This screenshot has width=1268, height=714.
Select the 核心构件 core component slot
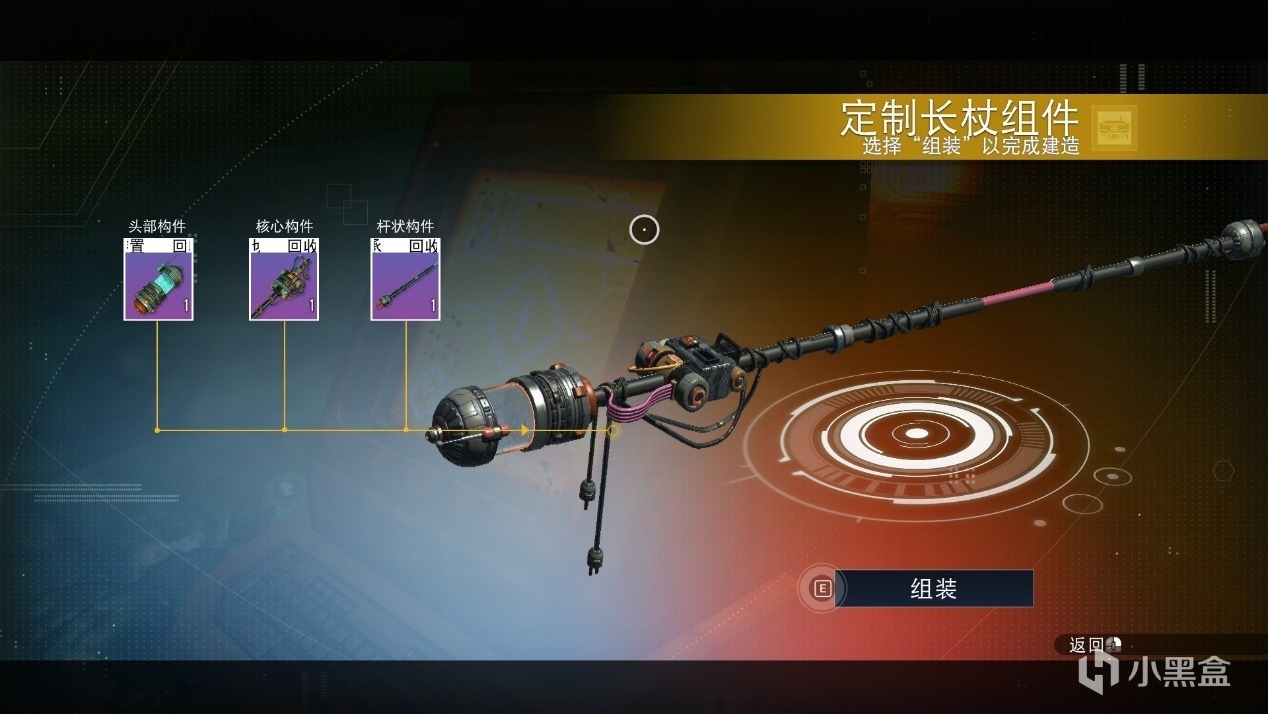click(x=284, y=281)
